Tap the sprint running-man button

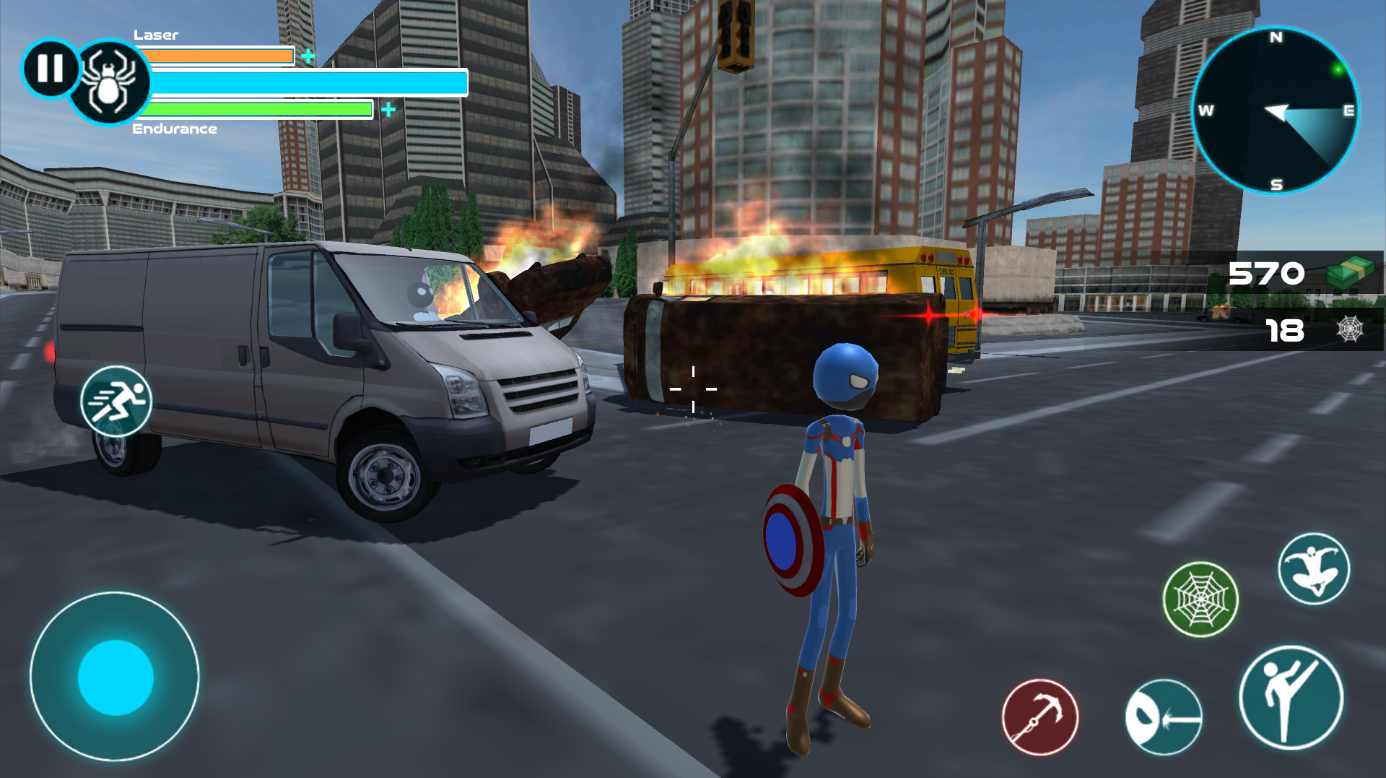(115, 401)
